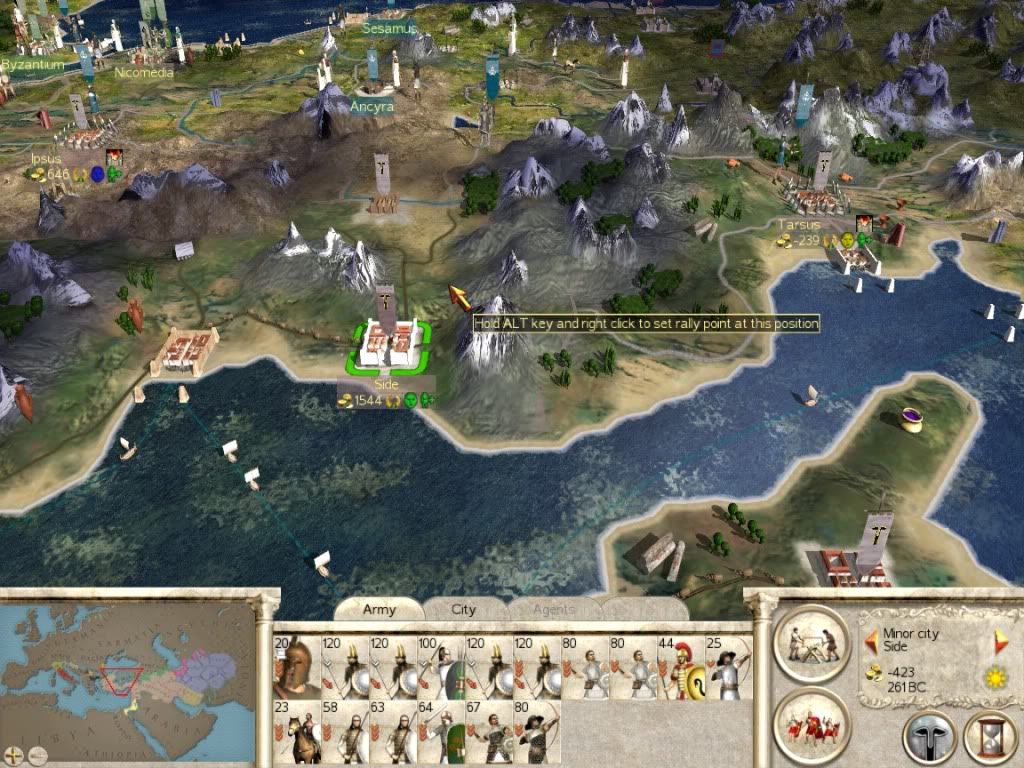
Task: Go to the previous settlement with left arrow
Action: (x=871, y=639)
